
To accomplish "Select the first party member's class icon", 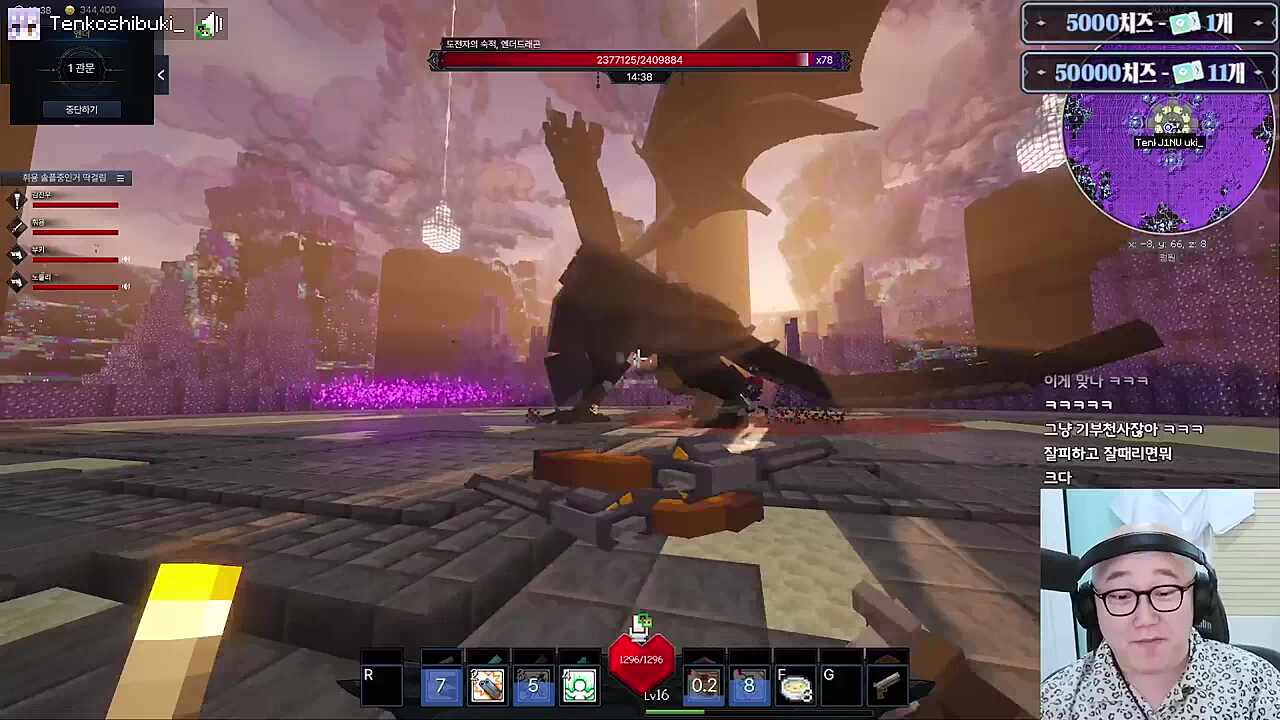I will [17, 202].
